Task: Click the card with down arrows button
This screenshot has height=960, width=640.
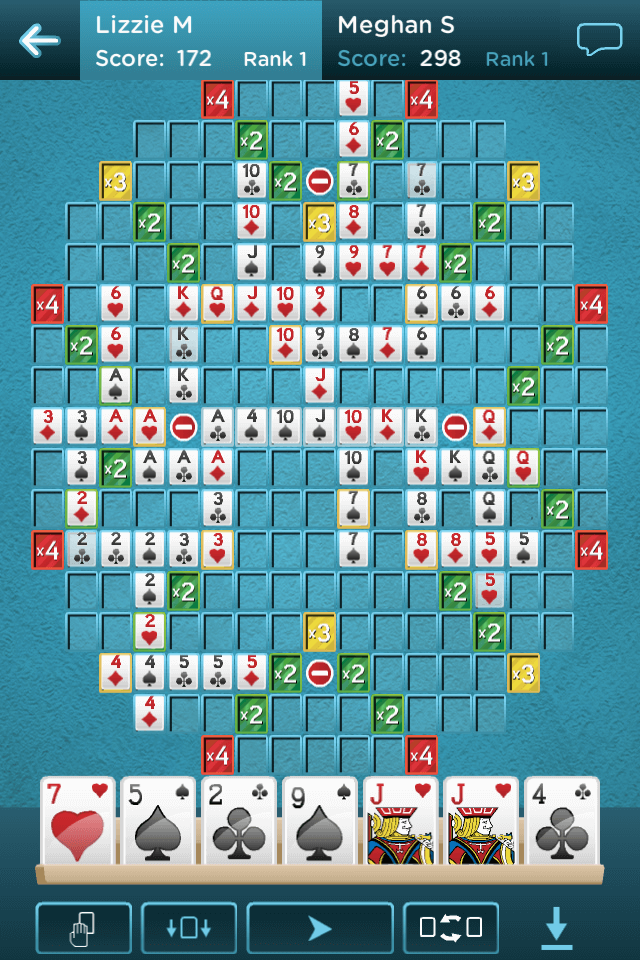Action: click(189, 928)
